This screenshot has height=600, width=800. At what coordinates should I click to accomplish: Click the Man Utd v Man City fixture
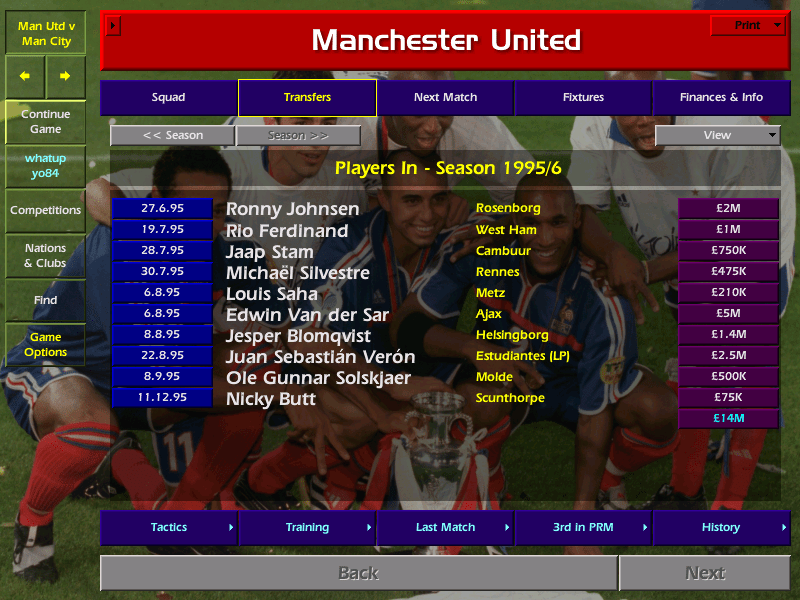[x=45, y=33]
